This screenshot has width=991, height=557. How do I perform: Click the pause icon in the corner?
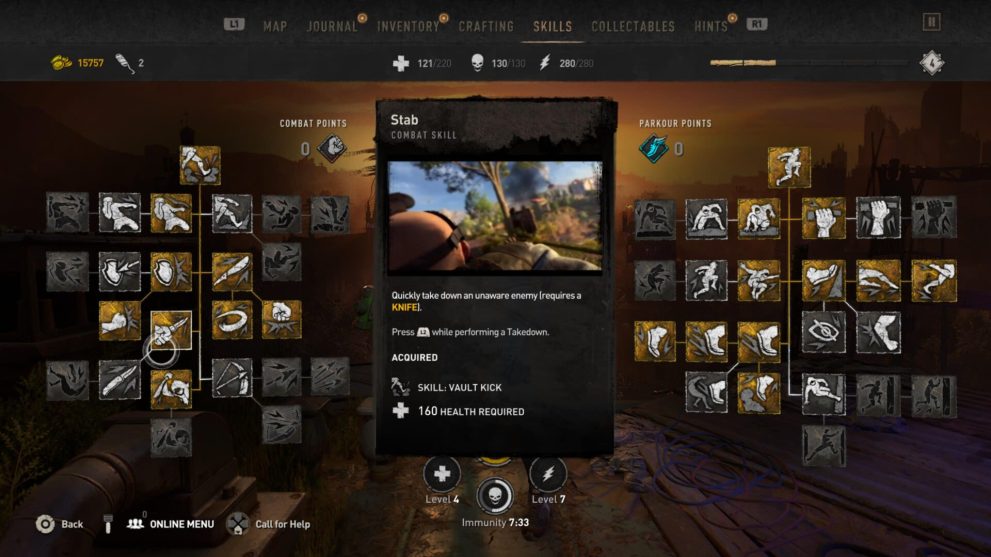[932, 22]
